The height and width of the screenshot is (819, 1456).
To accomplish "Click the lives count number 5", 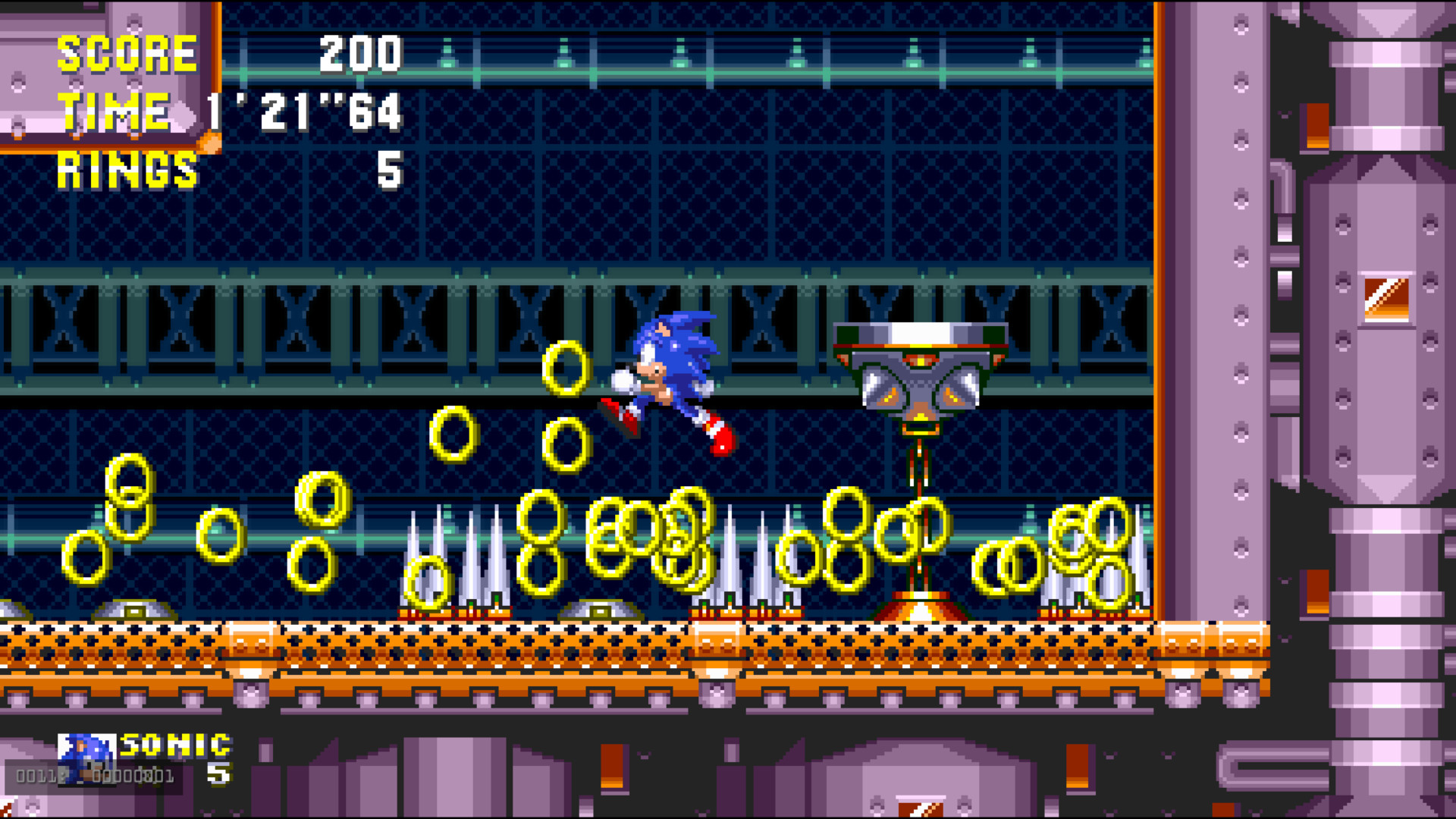I will [218, 775].
